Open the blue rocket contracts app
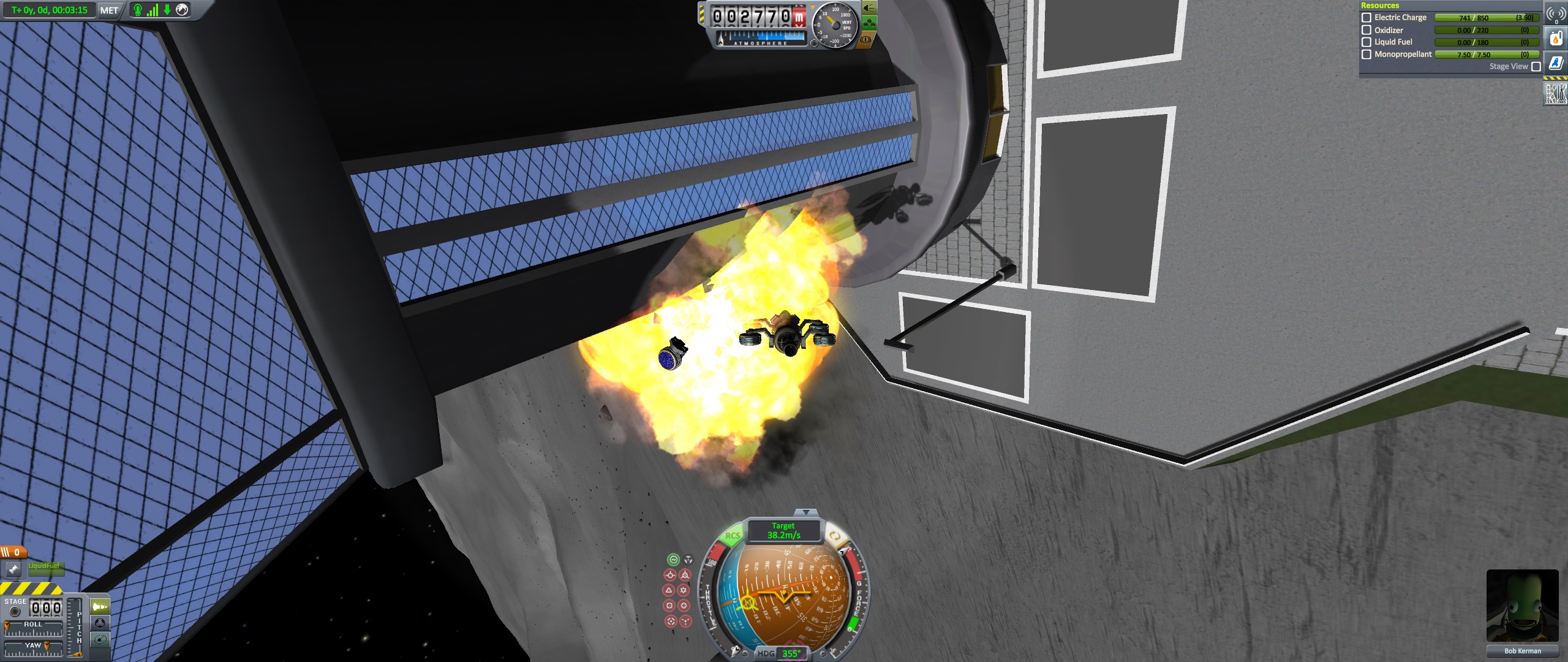The image size is (1568, 662). (1556, 63)
